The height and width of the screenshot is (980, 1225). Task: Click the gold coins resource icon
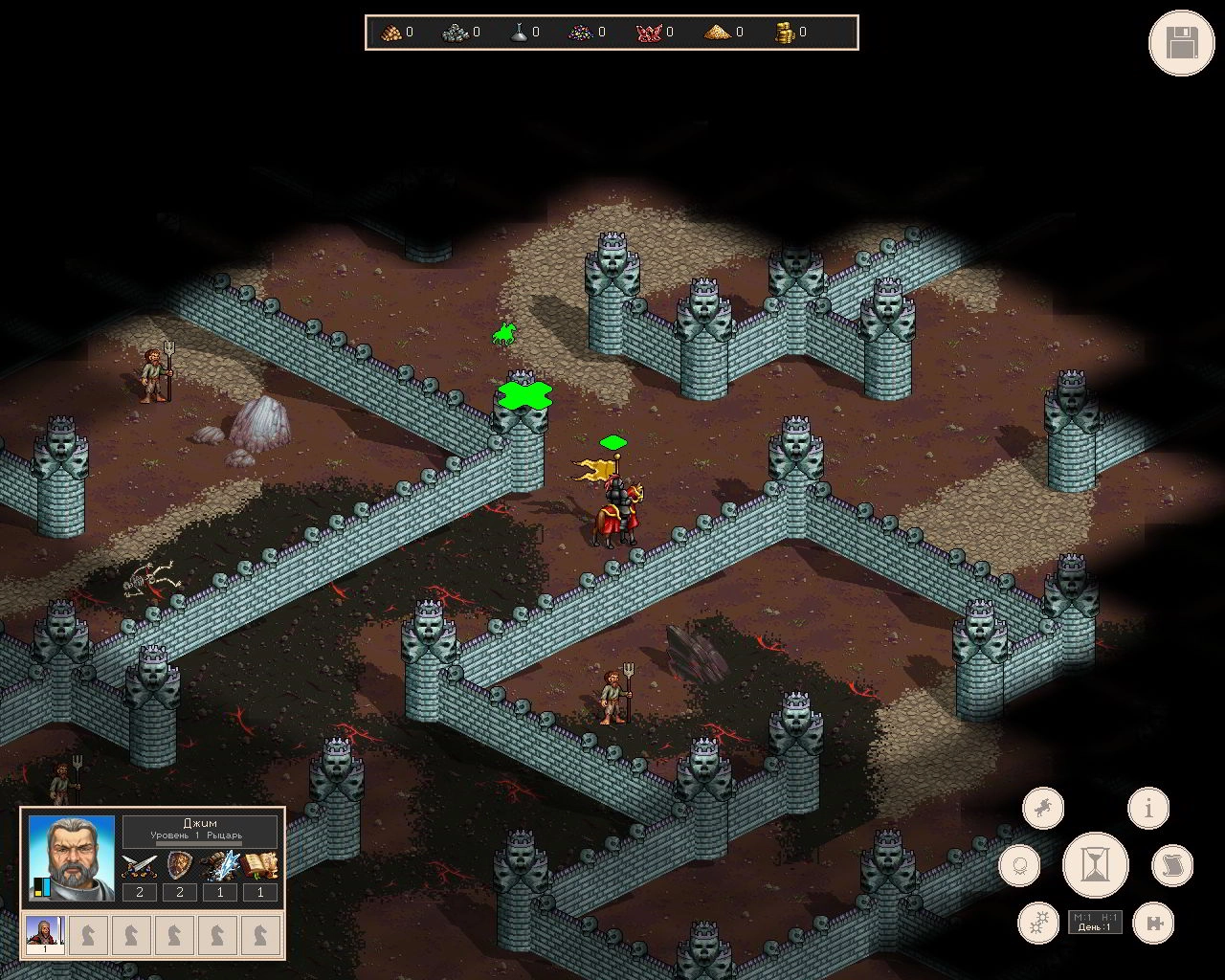click(785, 33)
